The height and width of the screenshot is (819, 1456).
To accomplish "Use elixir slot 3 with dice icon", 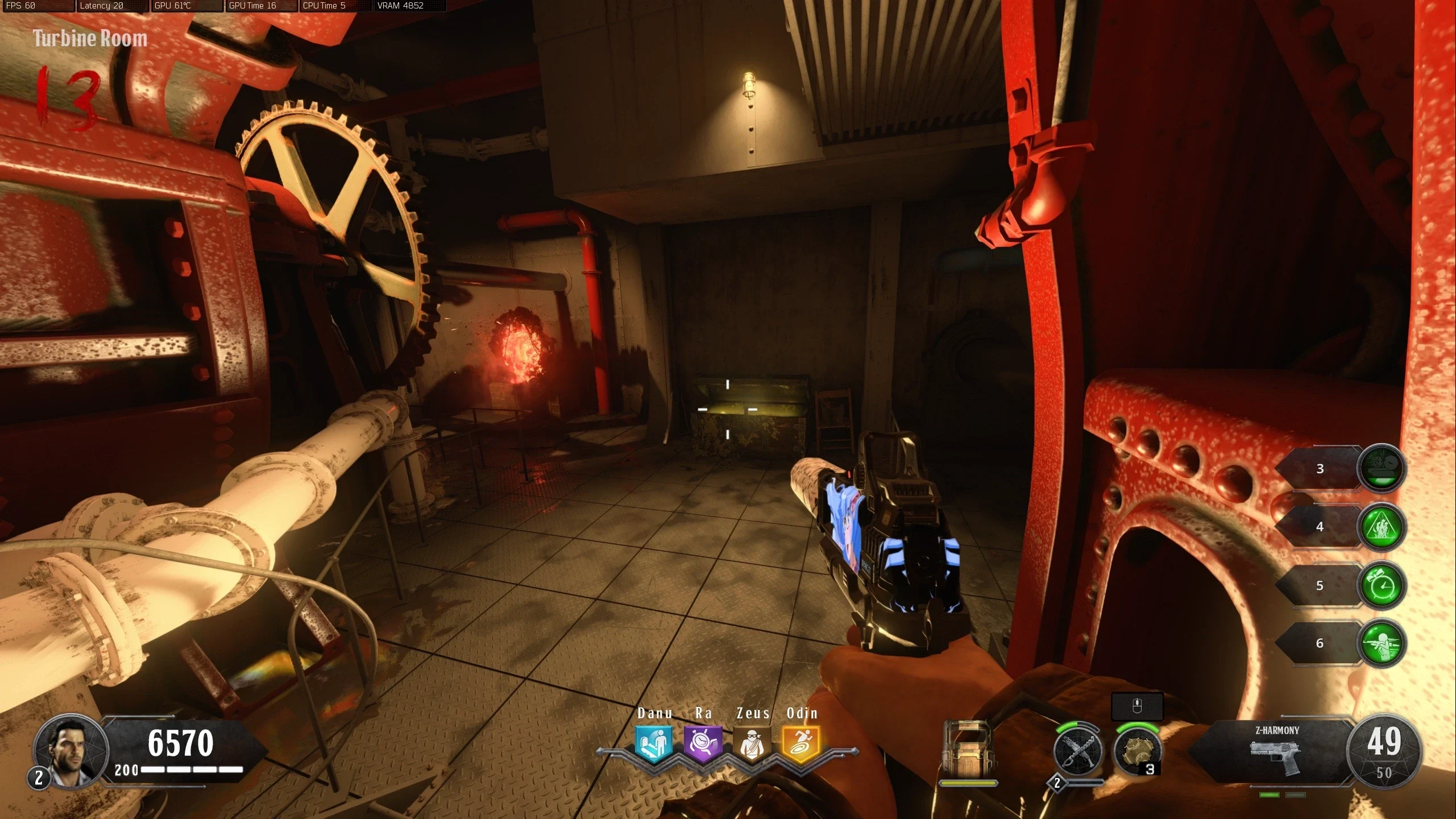I will (x=1382, y=469).
